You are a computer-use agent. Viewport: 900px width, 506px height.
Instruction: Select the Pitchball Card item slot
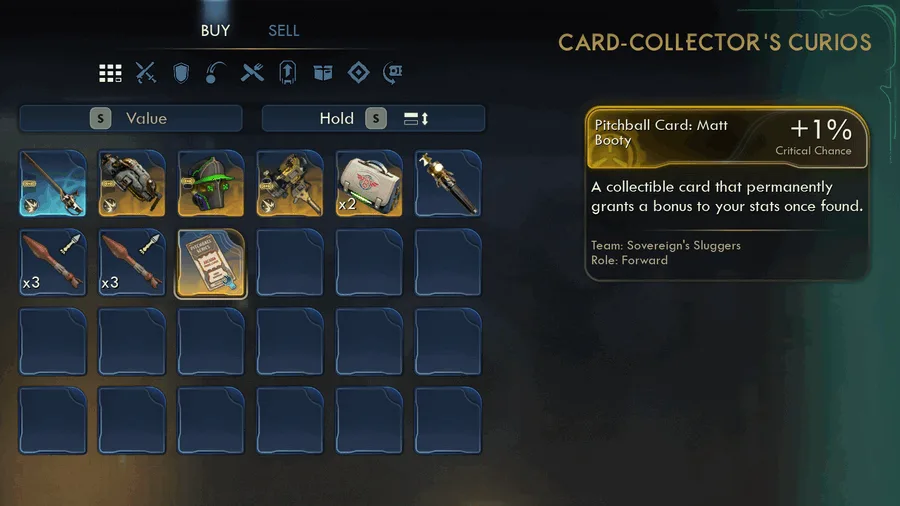pyautogui.click(x=210, y=263)
